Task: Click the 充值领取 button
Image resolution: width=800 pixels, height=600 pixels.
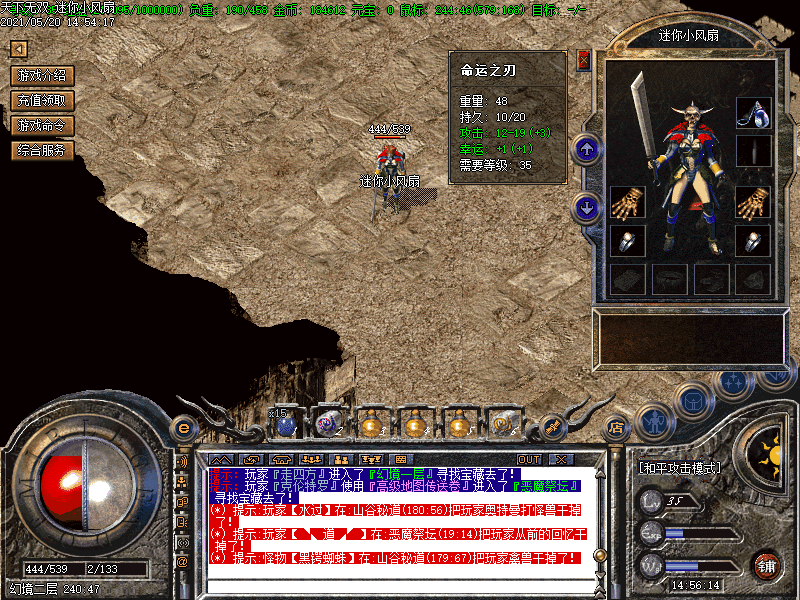Action: [x=42, y=100]
